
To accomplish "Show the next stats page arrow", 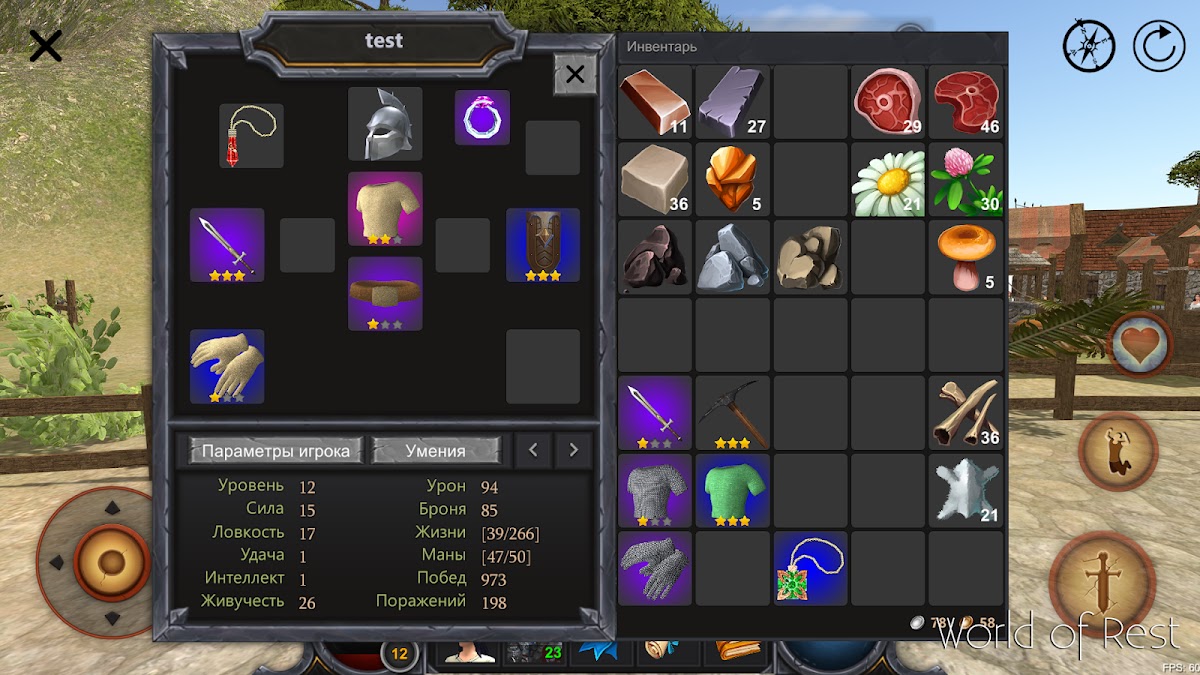I will (x=573, y=451).
